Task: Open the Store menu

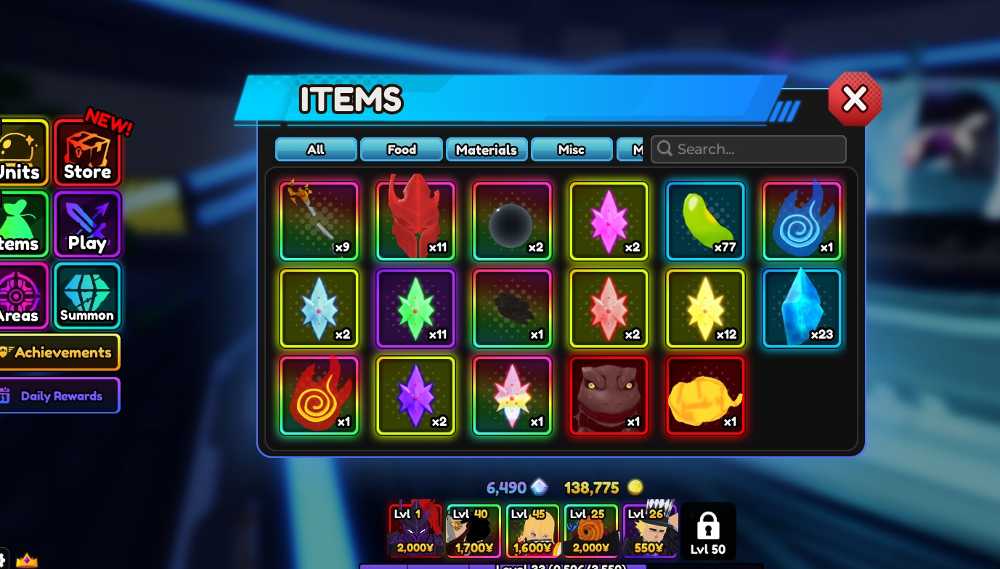Action: [87, 154]
